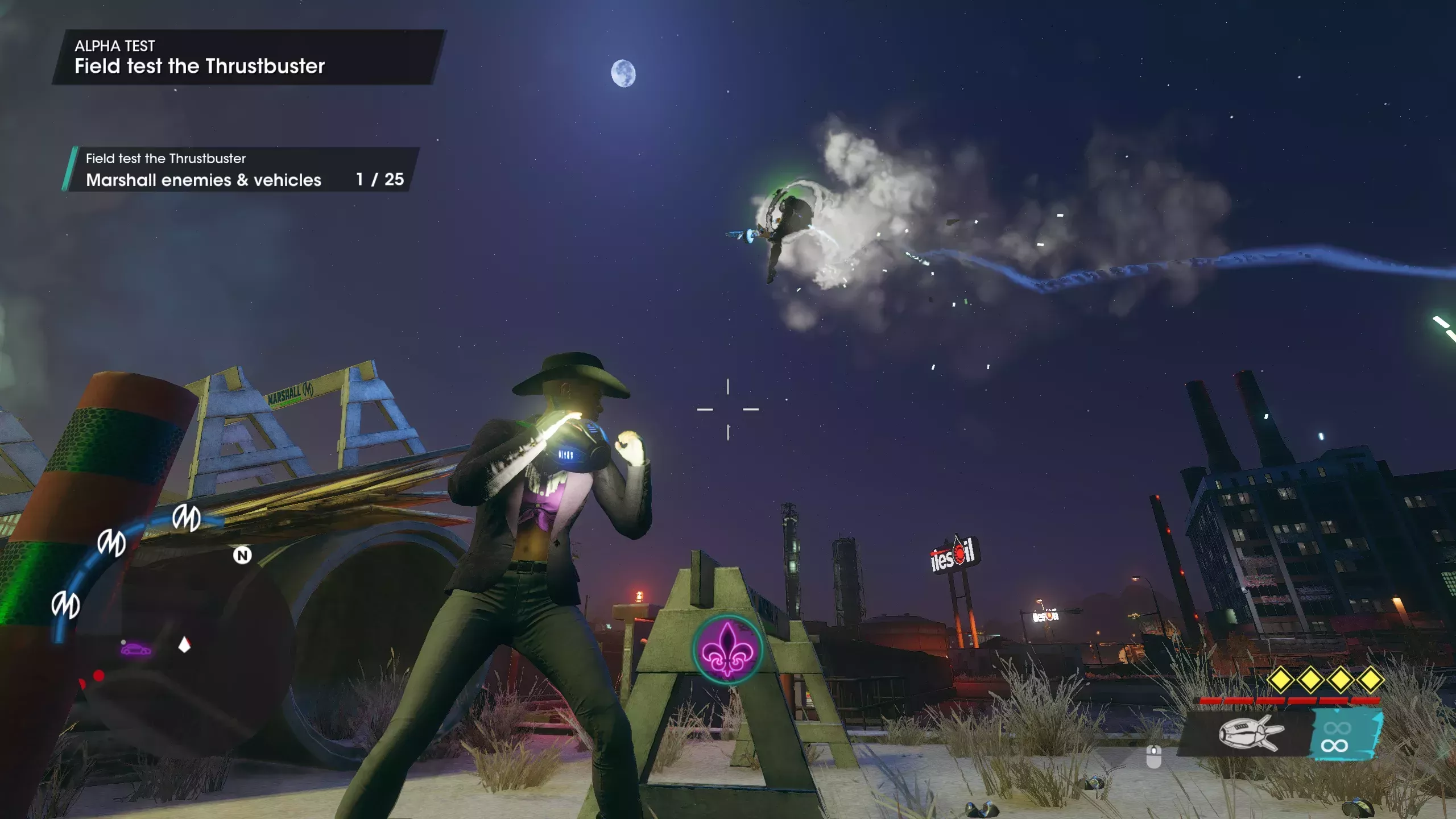The width and height of the screenshot is (1456, 819).
Task: Click the white player arrow on minimap
Action: [184, 645]
